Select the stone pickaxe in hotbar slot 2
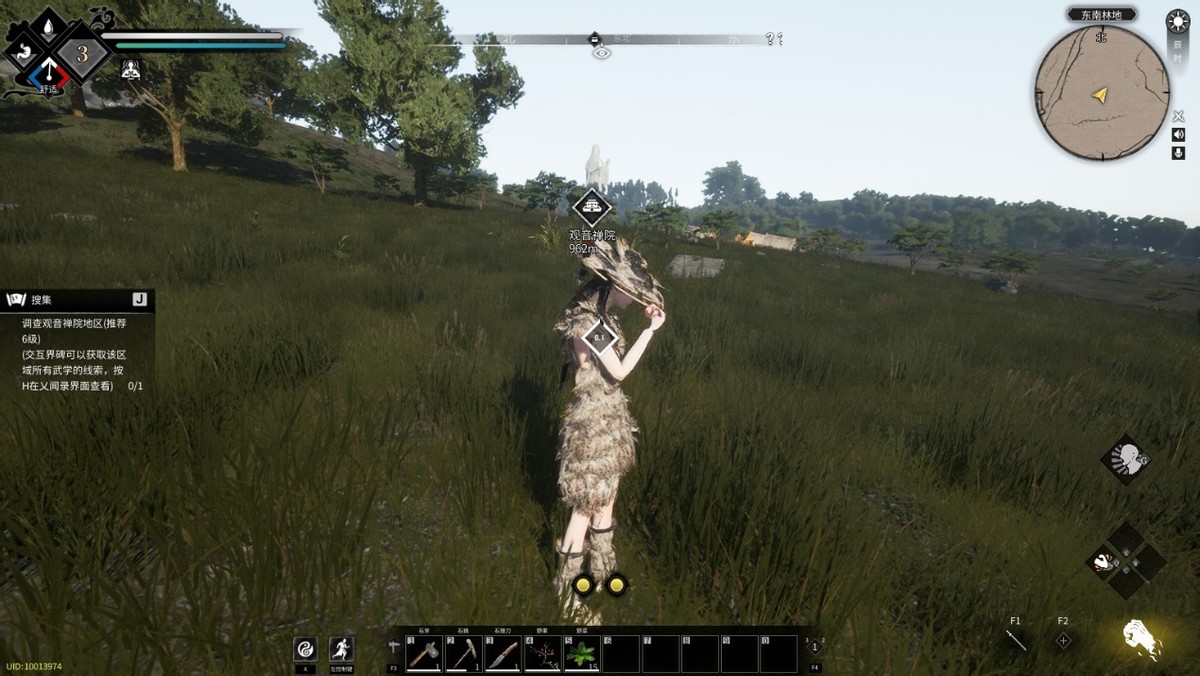This screenshot has height=676, width=1200. 463,654
